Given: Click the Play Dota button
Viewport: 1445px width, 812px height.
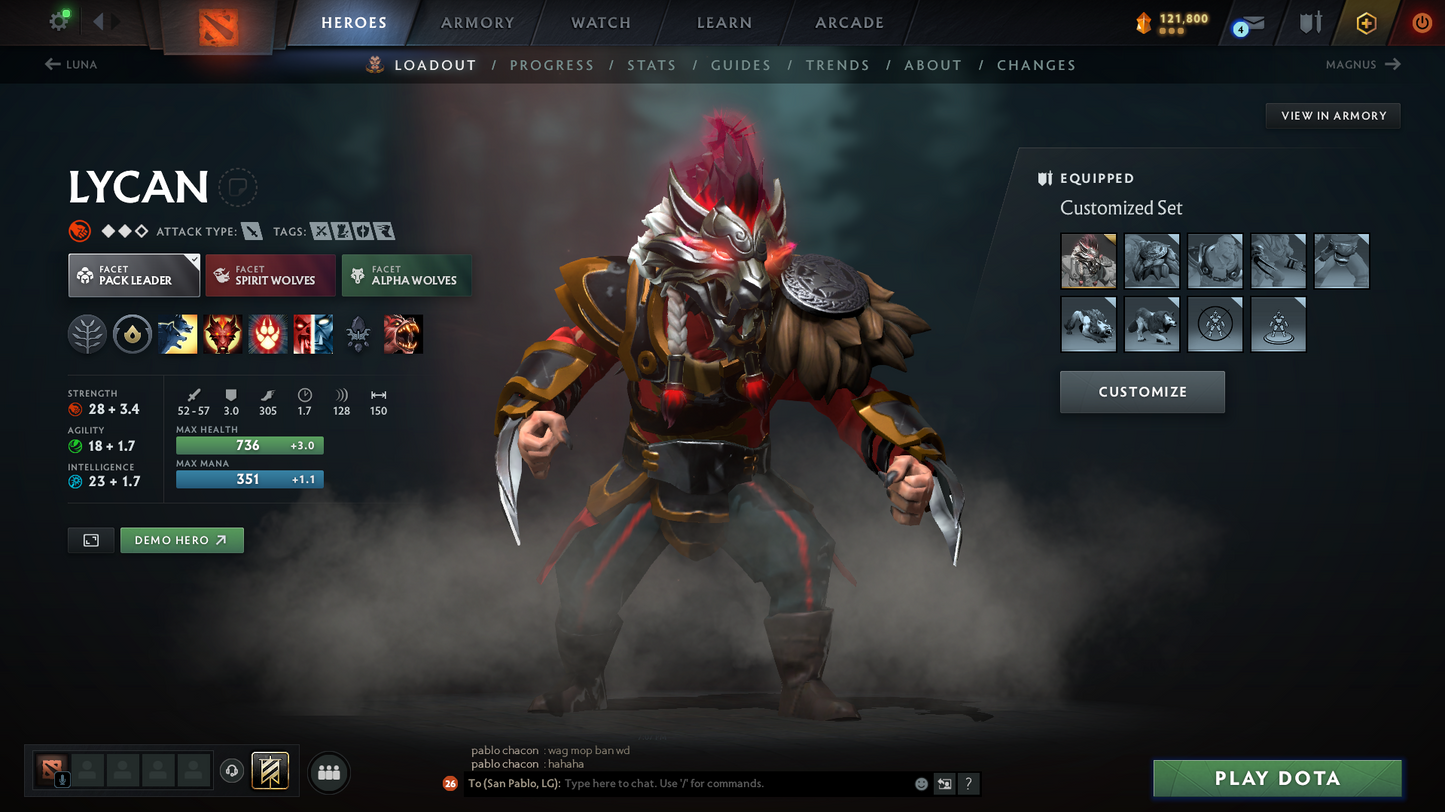Looking at the screenshot, I should coord(1277,778).
